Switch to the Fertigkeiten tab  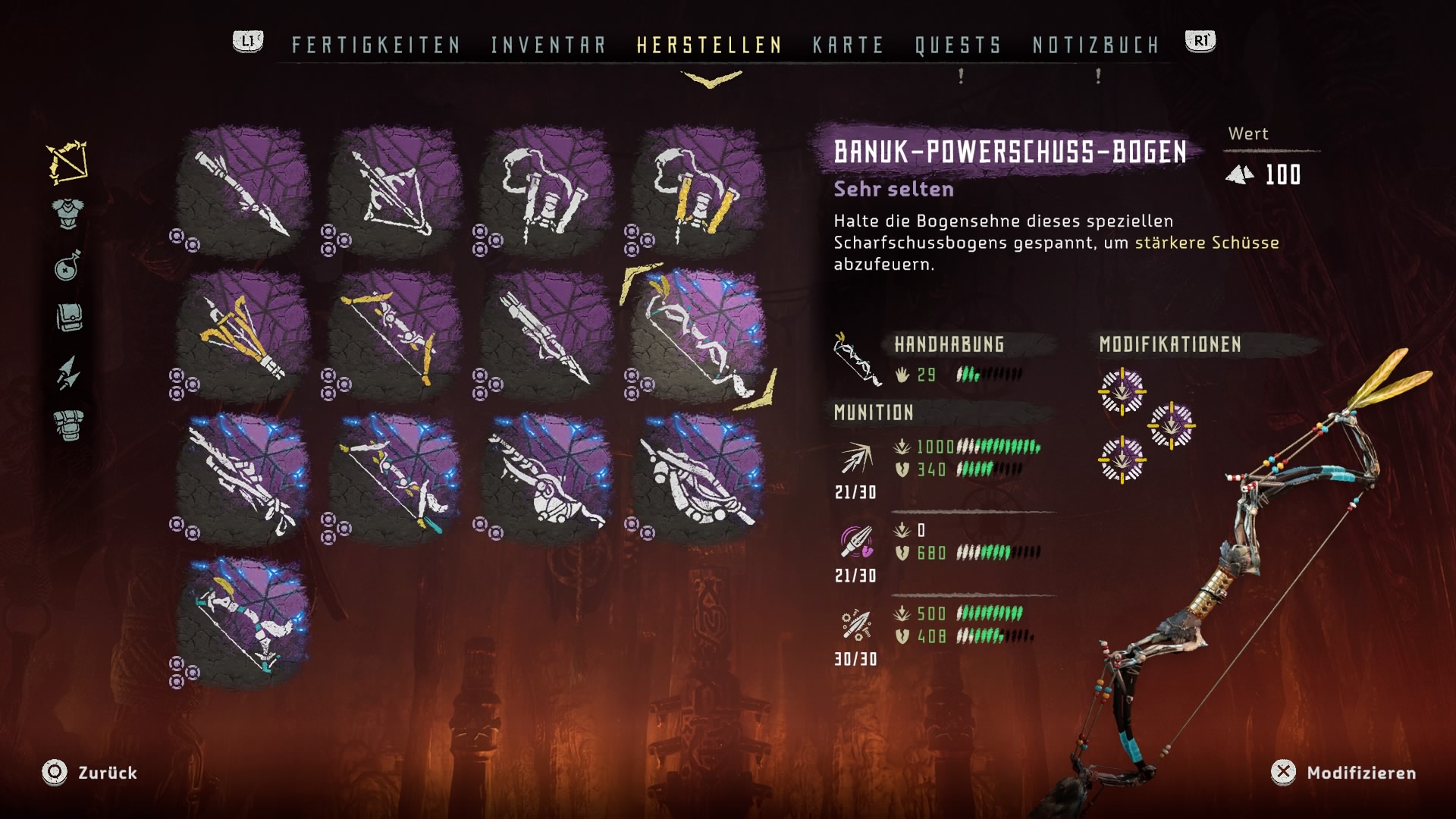coord(376,45)
